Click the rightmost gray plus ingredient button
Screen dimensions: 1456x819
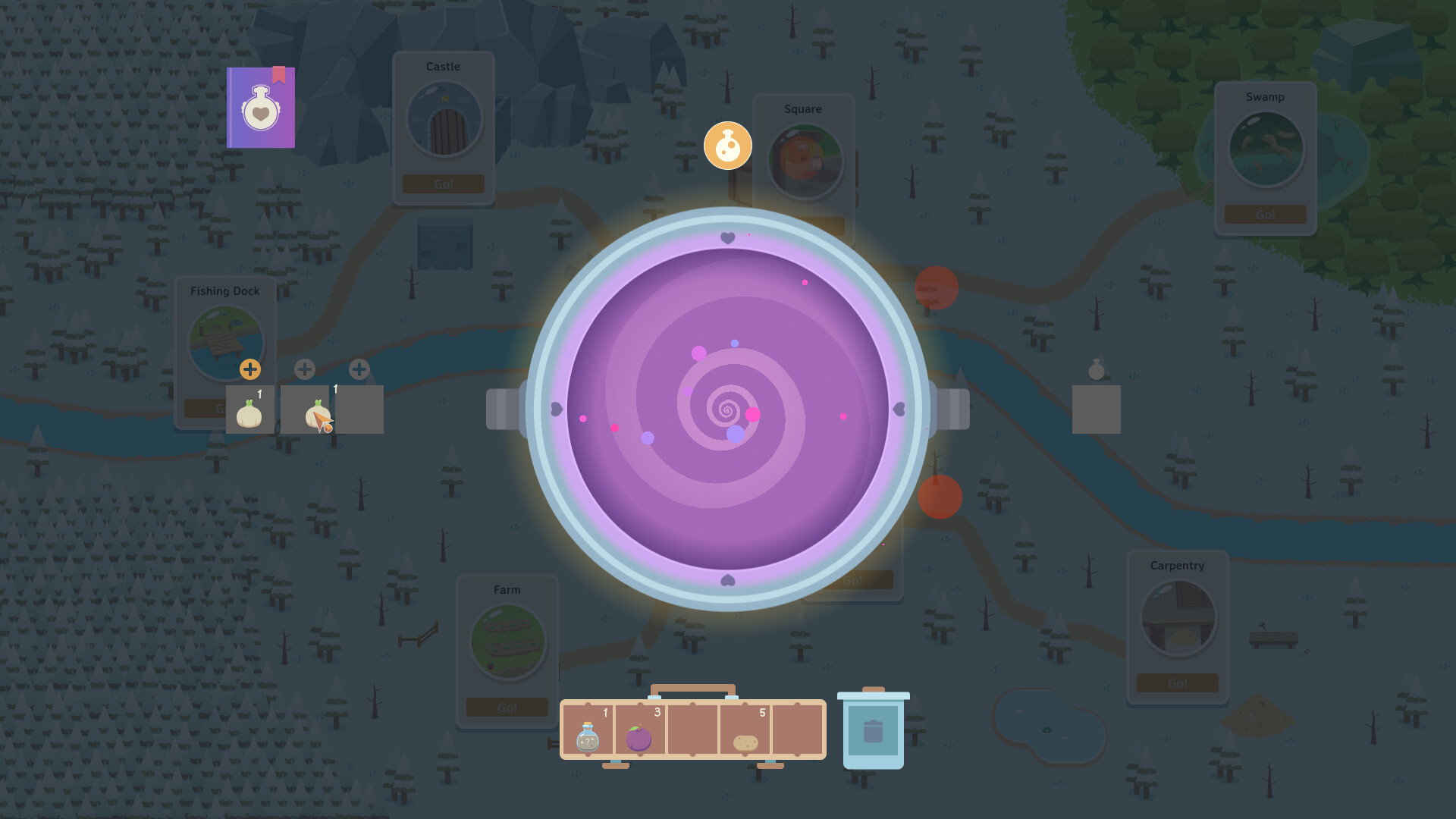click(x=358, y=369)
